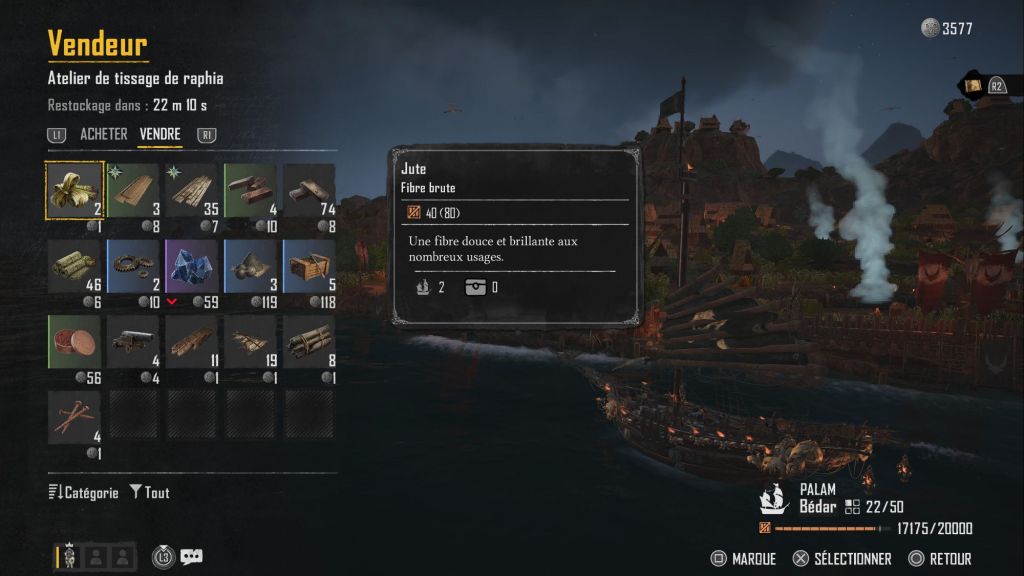
Task: Choose the bundled logs slot with 8
Action: pos(309,343)
